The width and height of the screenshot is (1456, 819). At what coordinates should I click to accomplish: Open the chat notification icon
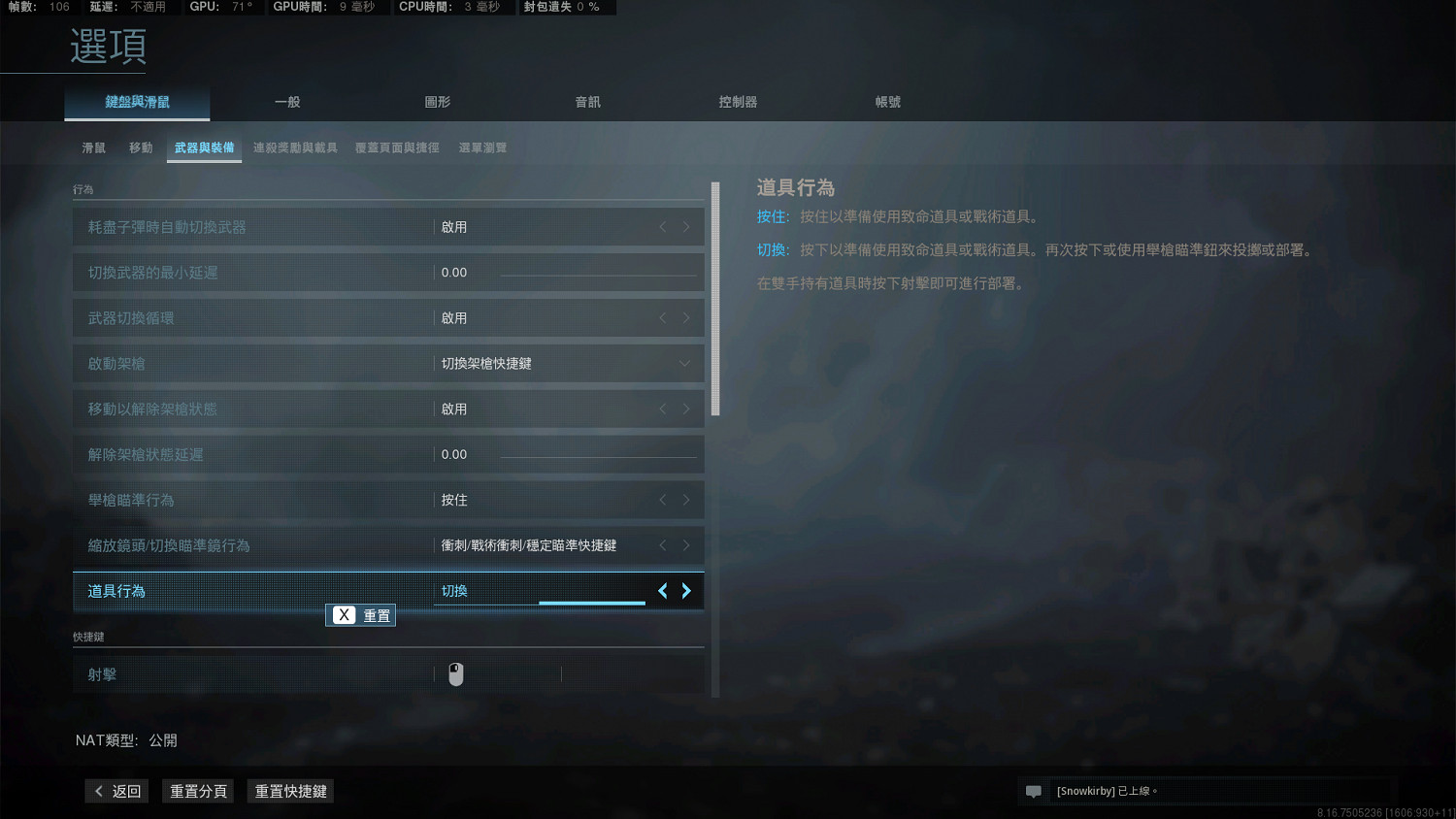point(1033,791)
